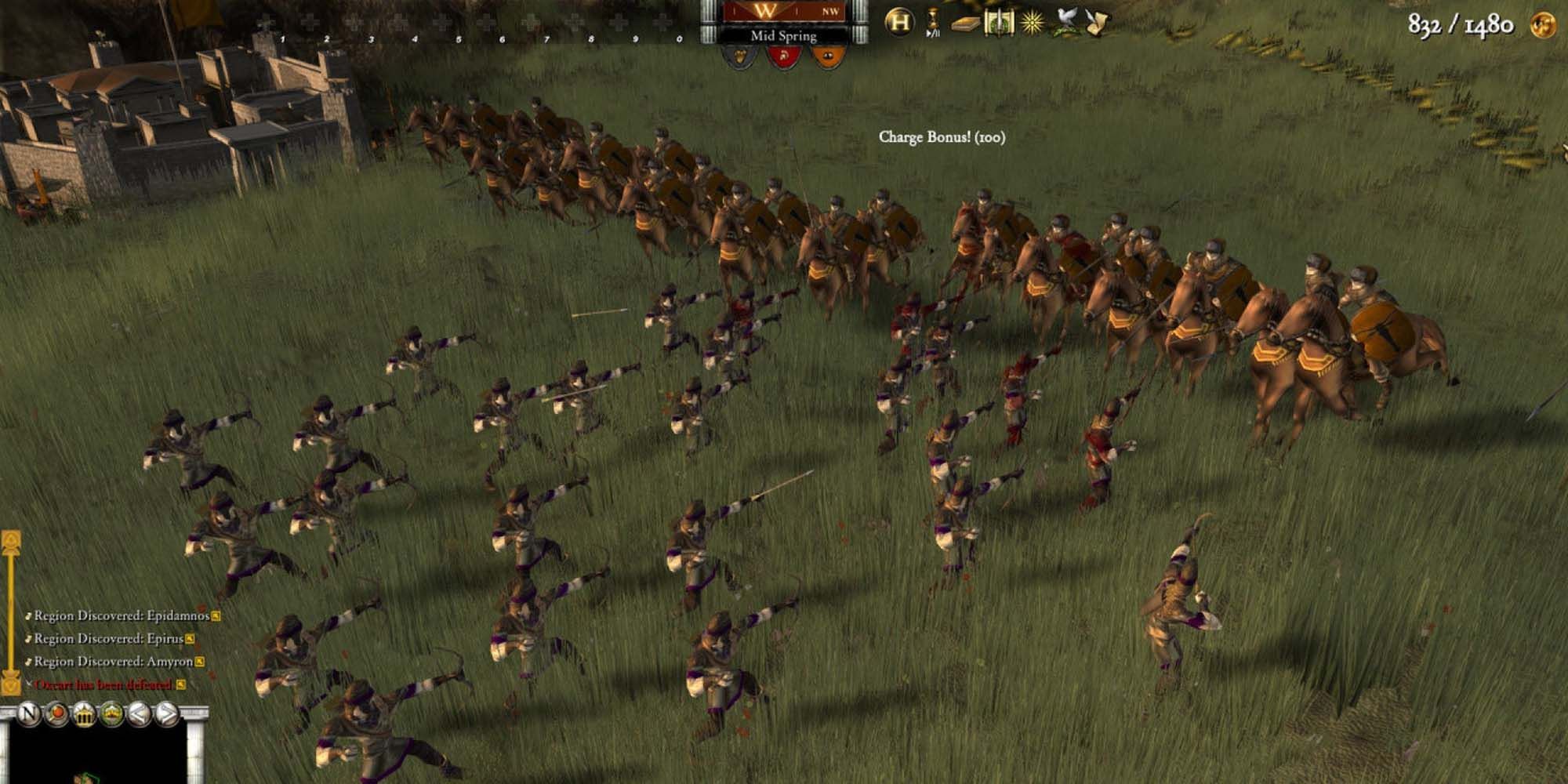
Task: Click the Mid Spring date display
Action: coord(783,35)
